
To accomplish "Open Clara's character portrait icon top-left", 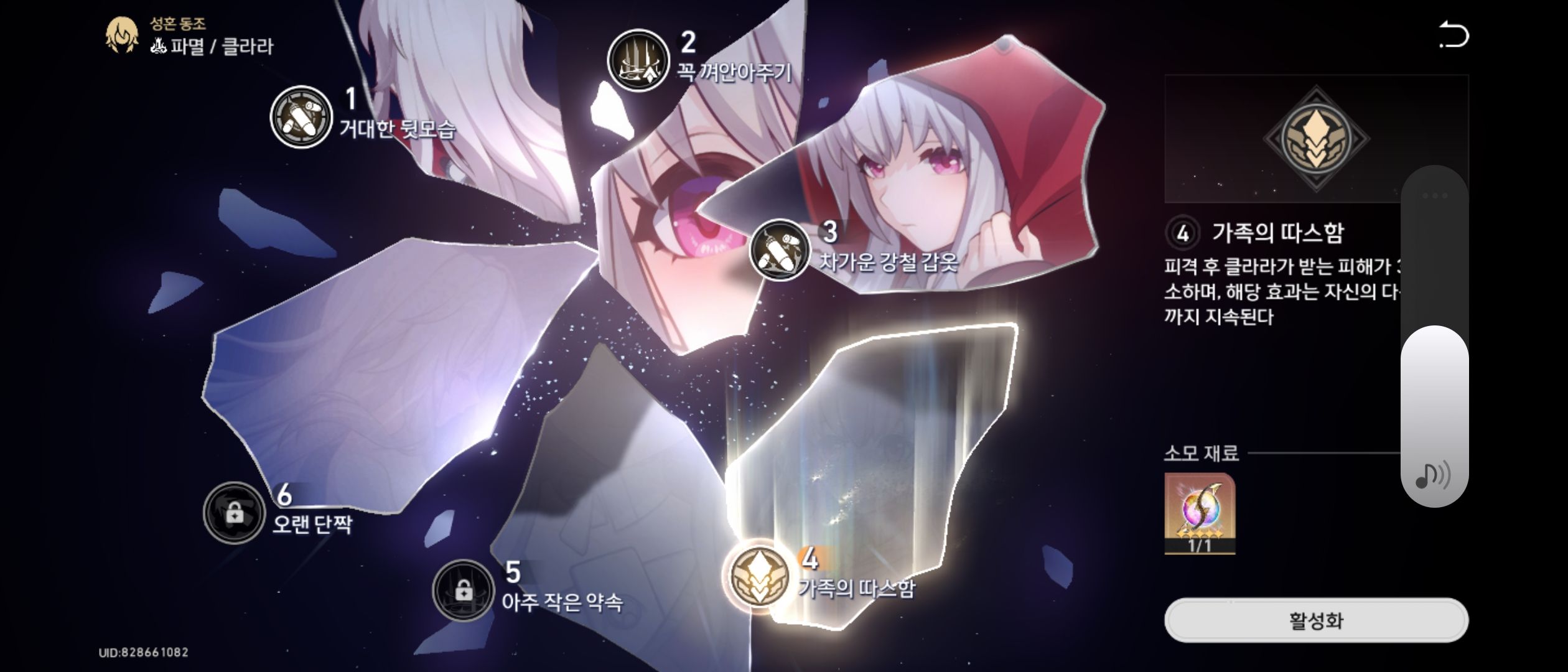I will [x=122, y=34].
